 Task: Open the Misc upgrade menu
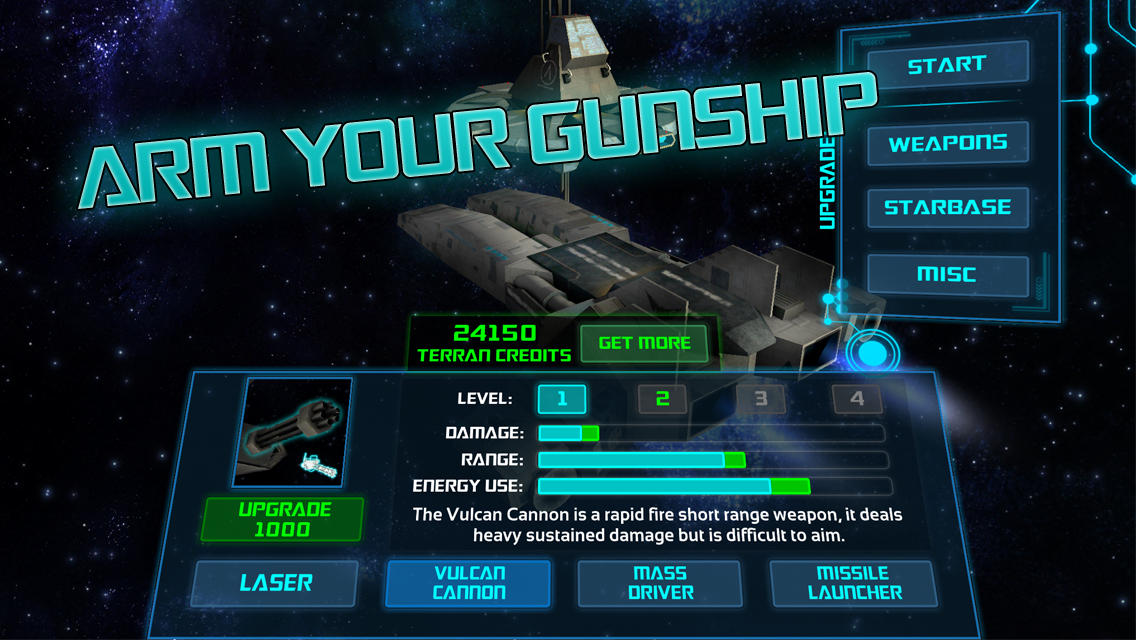pyautogui.click(x=947, y=274)
